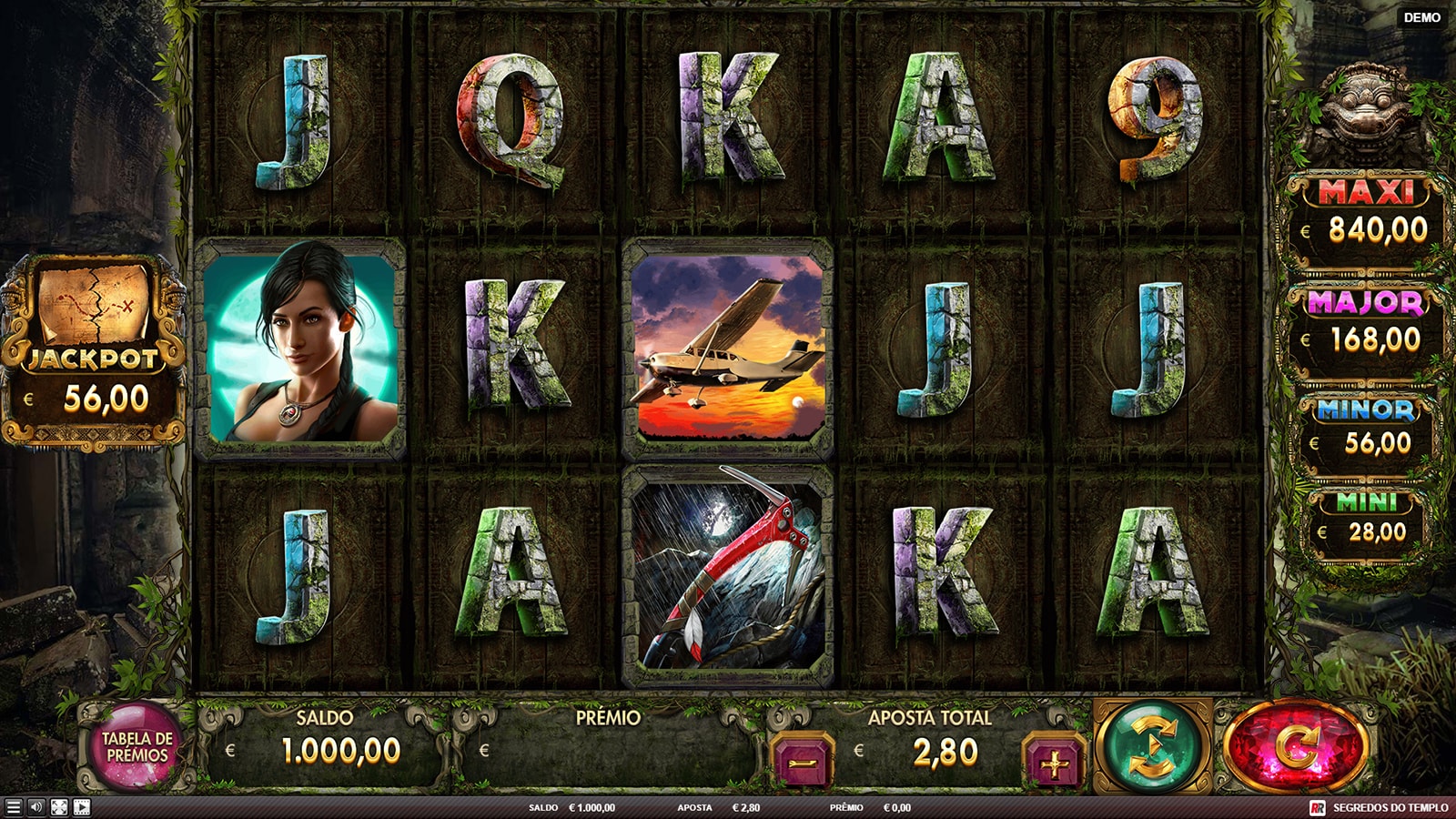Decrease the total bet with minus button

coord(803,761)
